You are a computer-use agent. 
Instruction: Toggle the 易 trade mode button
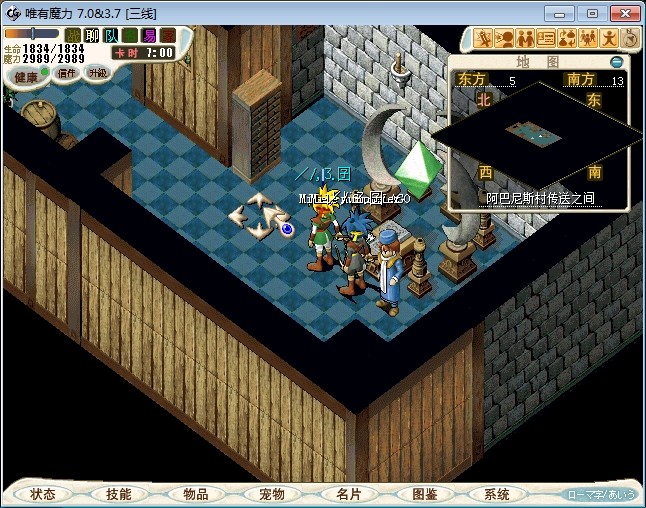(149, 35)
